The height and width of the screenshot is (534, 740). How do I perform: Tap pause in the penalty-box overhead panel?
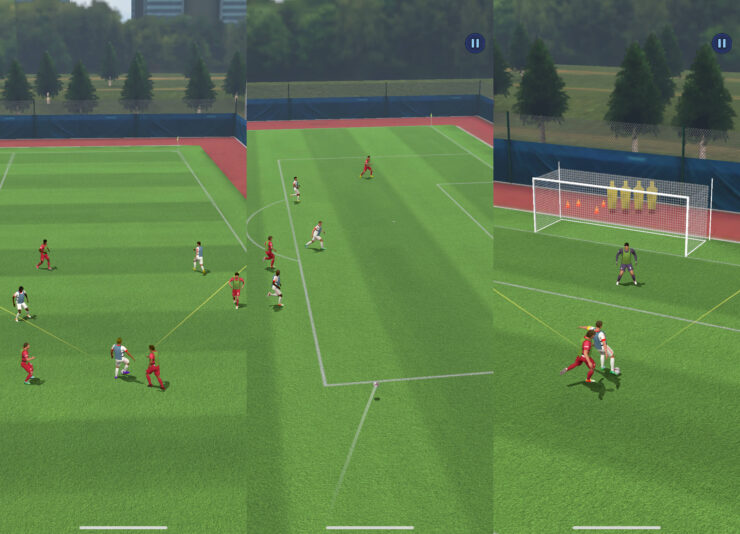475,43
